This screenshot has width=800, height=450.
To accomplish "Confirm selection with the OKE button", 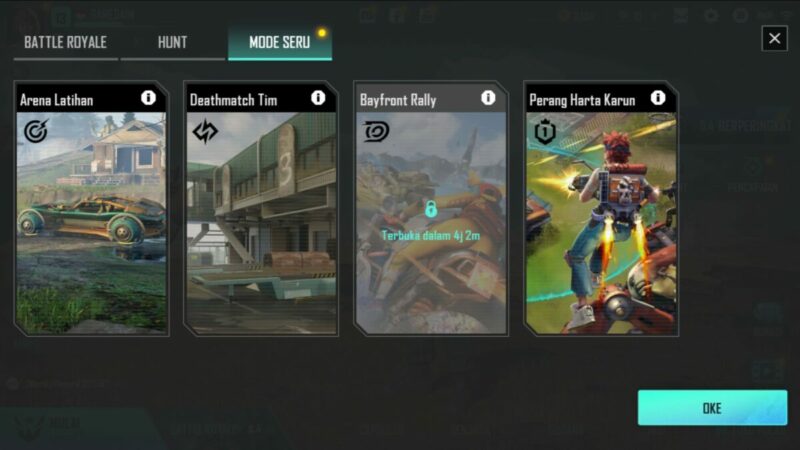I will [x=712, y=408].
